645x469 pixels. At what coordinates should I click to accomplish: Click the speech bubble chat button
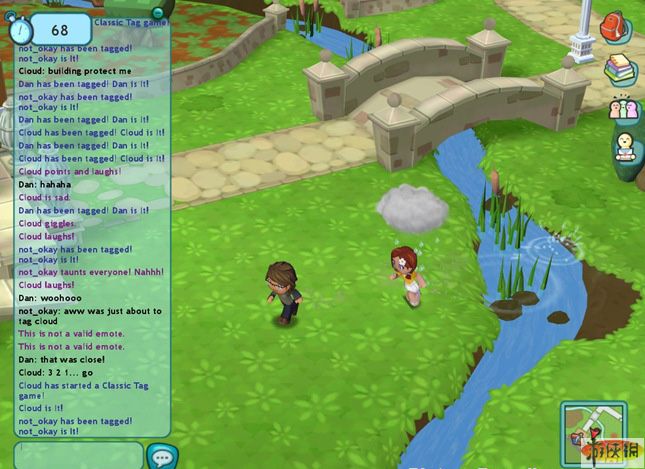tap(161, 456)
